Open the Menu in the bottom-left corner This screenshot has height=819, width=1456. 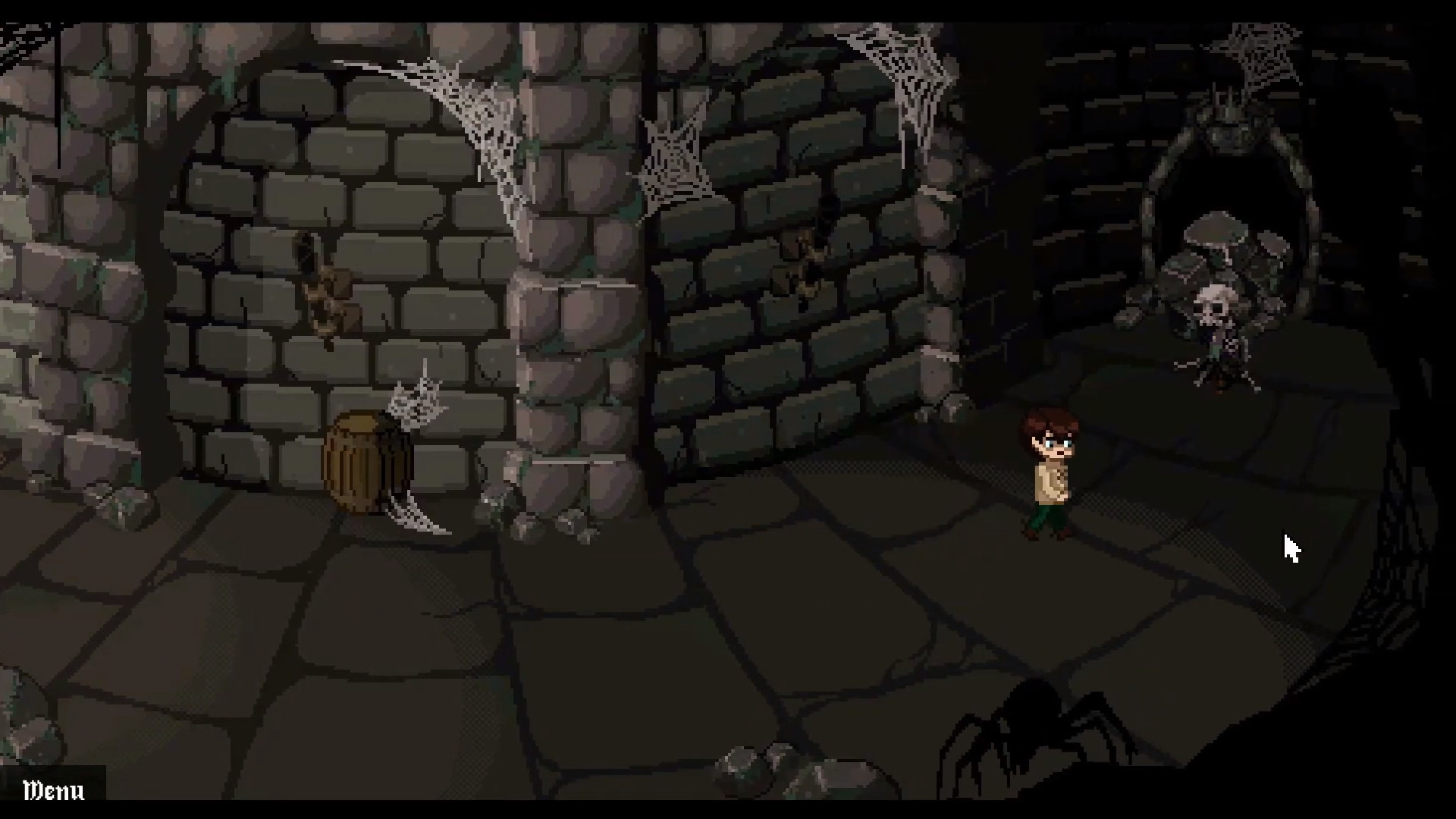pyautogui.click(x=53, y=792)
